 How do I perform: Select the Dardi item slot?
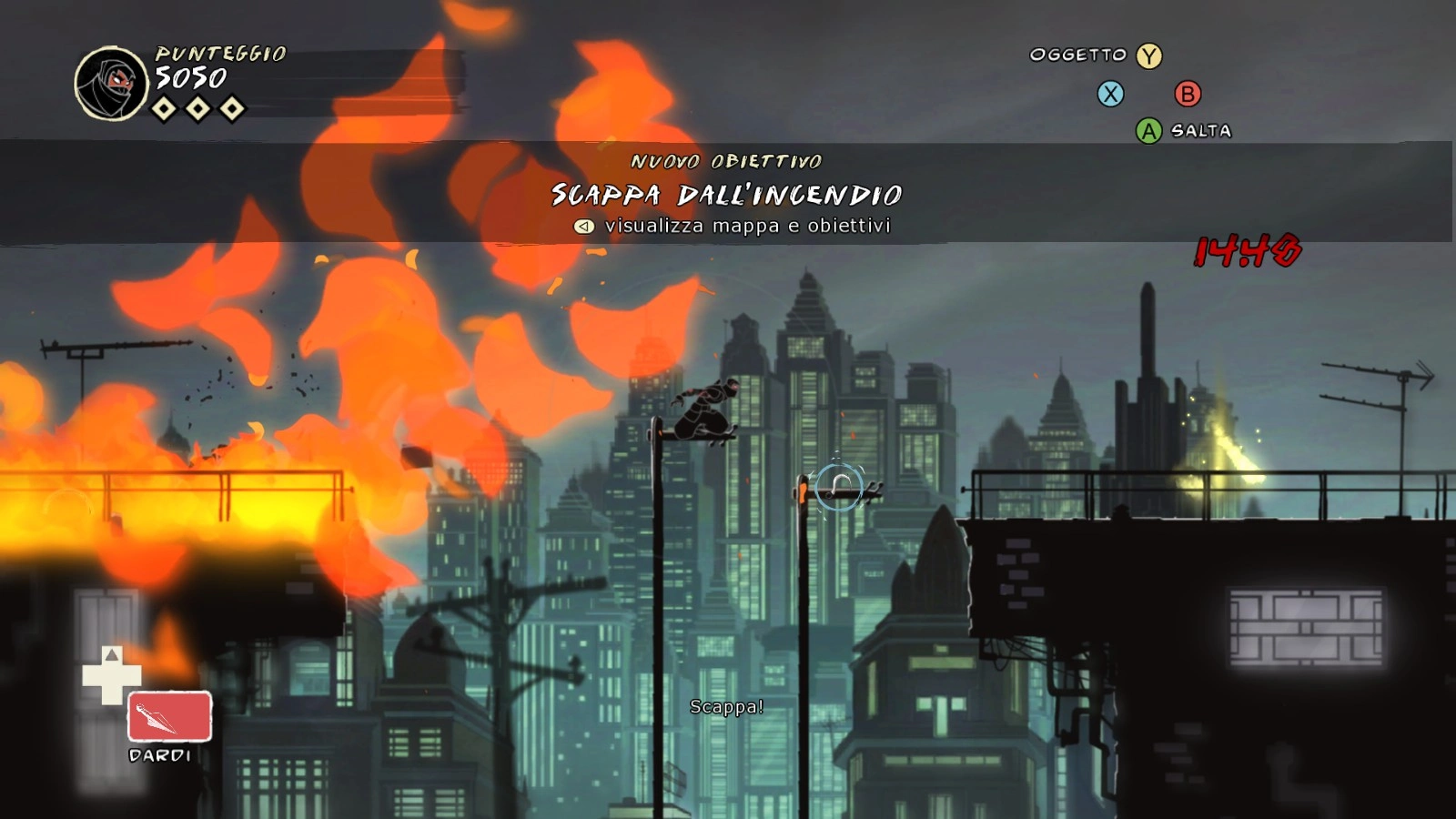coord(169,716)
